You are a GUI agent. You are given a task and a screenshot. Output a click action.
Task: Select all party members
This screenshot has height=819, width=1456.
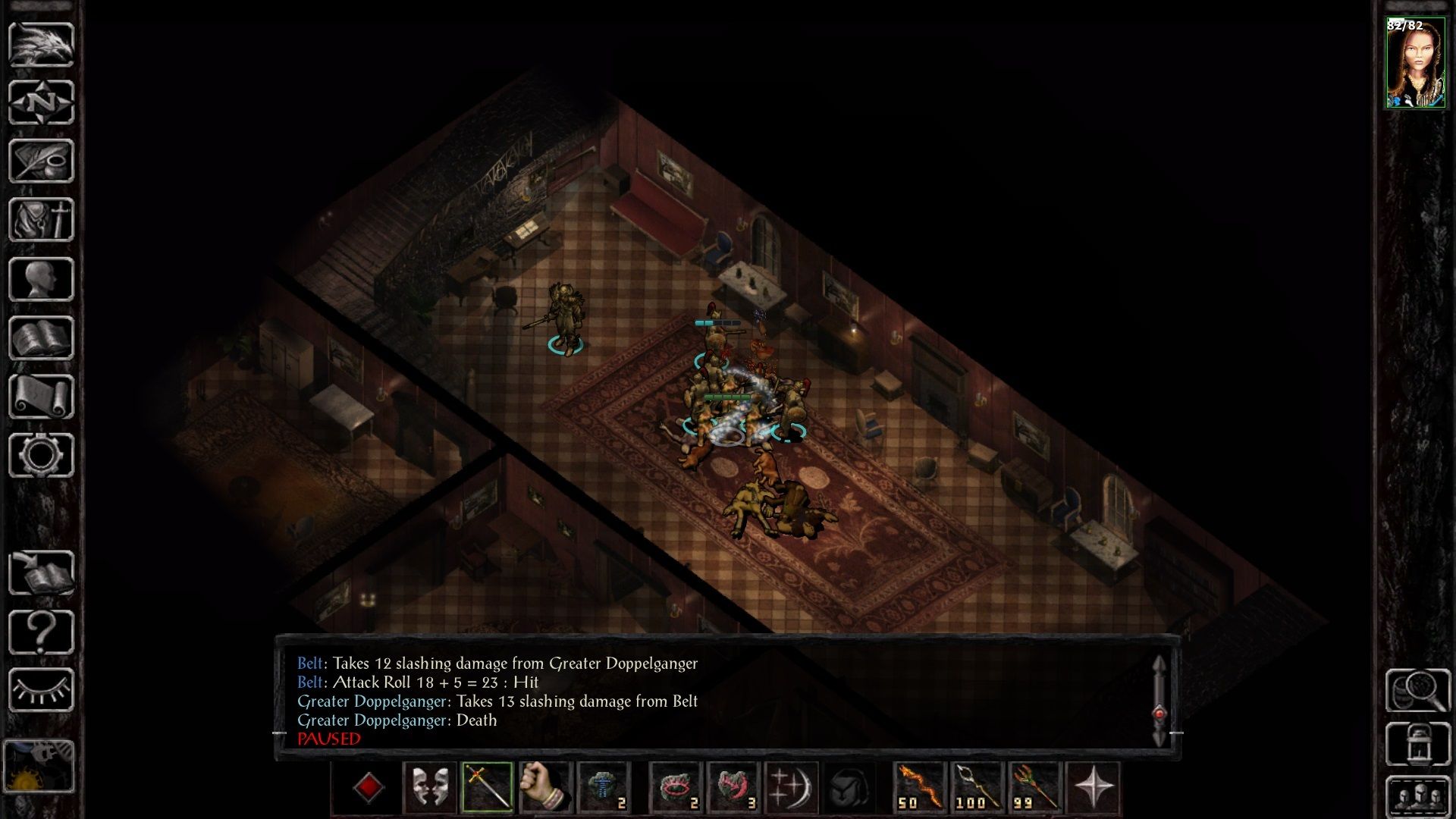click(x=1417, y=796)
